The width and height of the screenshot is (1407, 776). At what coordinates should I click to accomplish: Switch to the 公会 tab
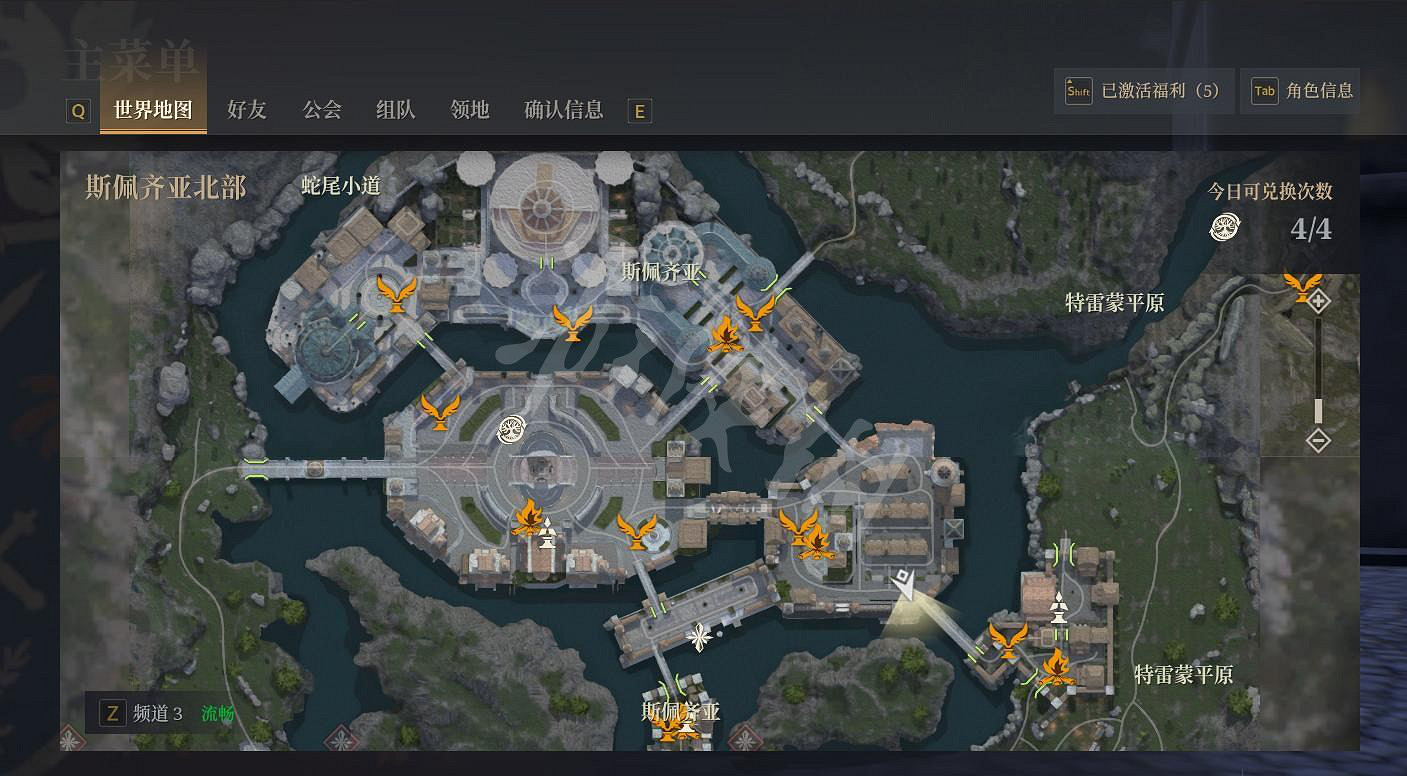(321, 110)
